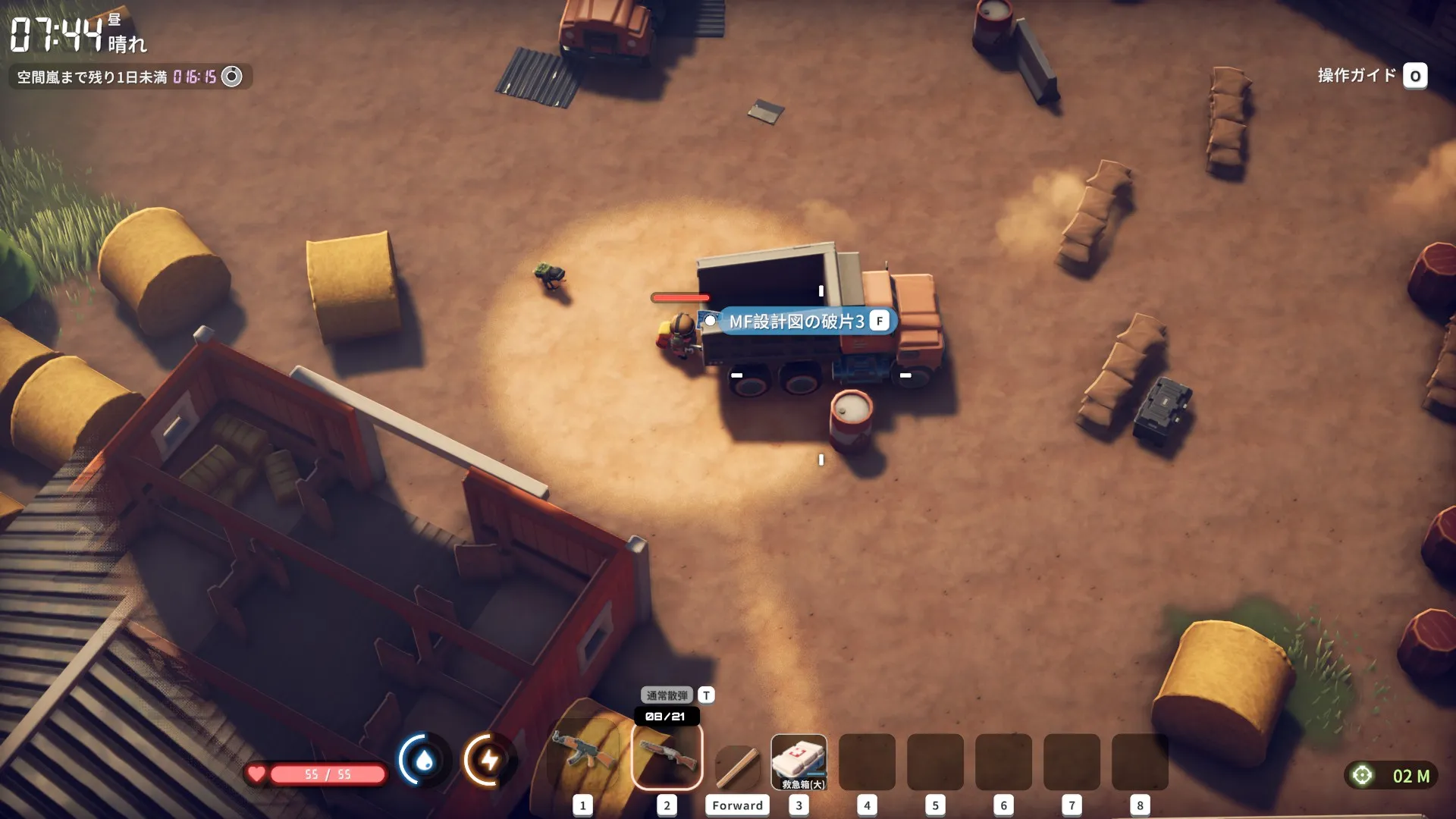
Task: Open the 操作ガイド controls guide
Action: [1372, 76]
